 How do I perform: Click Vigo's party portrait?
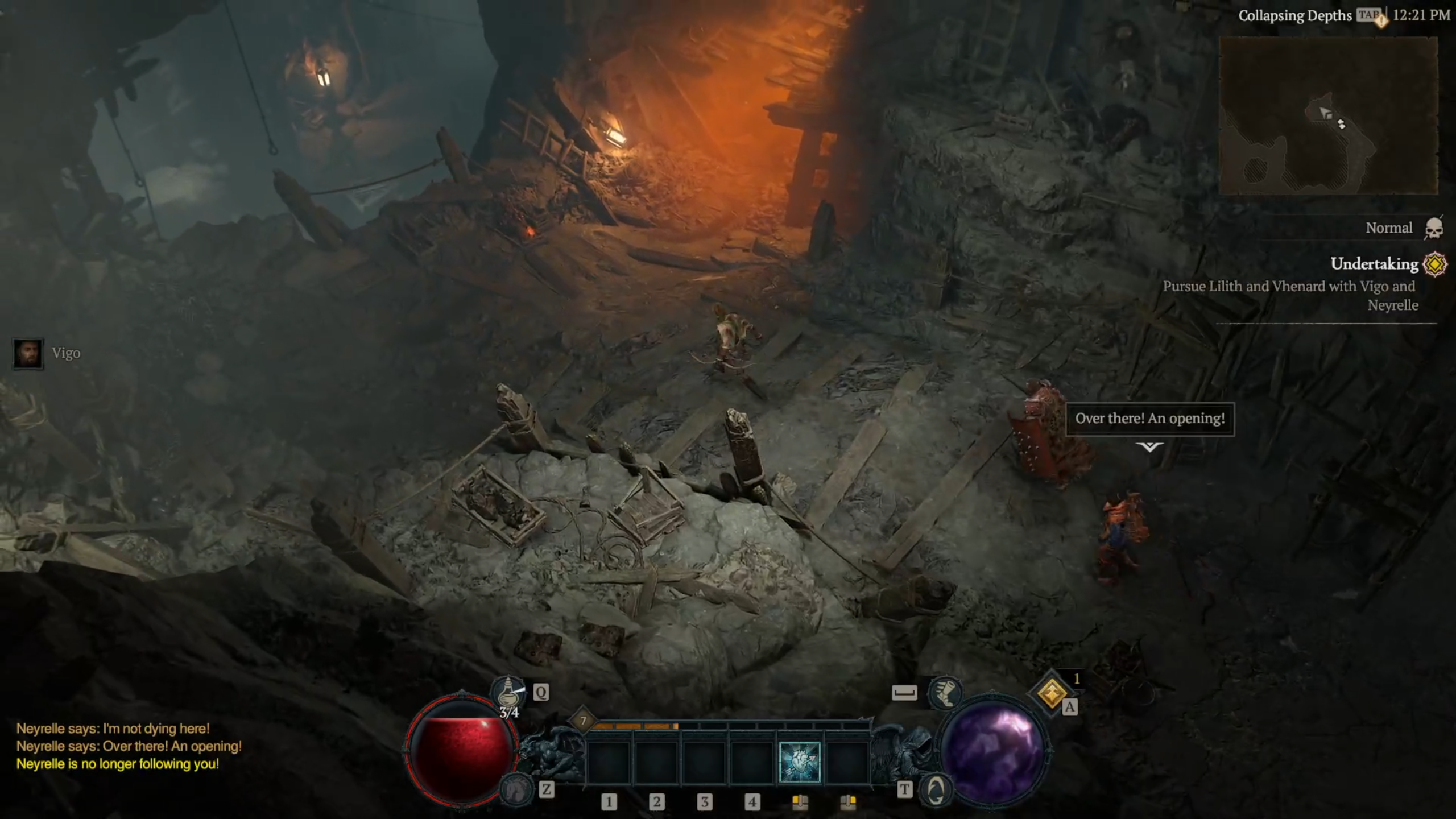pos(28,354)
